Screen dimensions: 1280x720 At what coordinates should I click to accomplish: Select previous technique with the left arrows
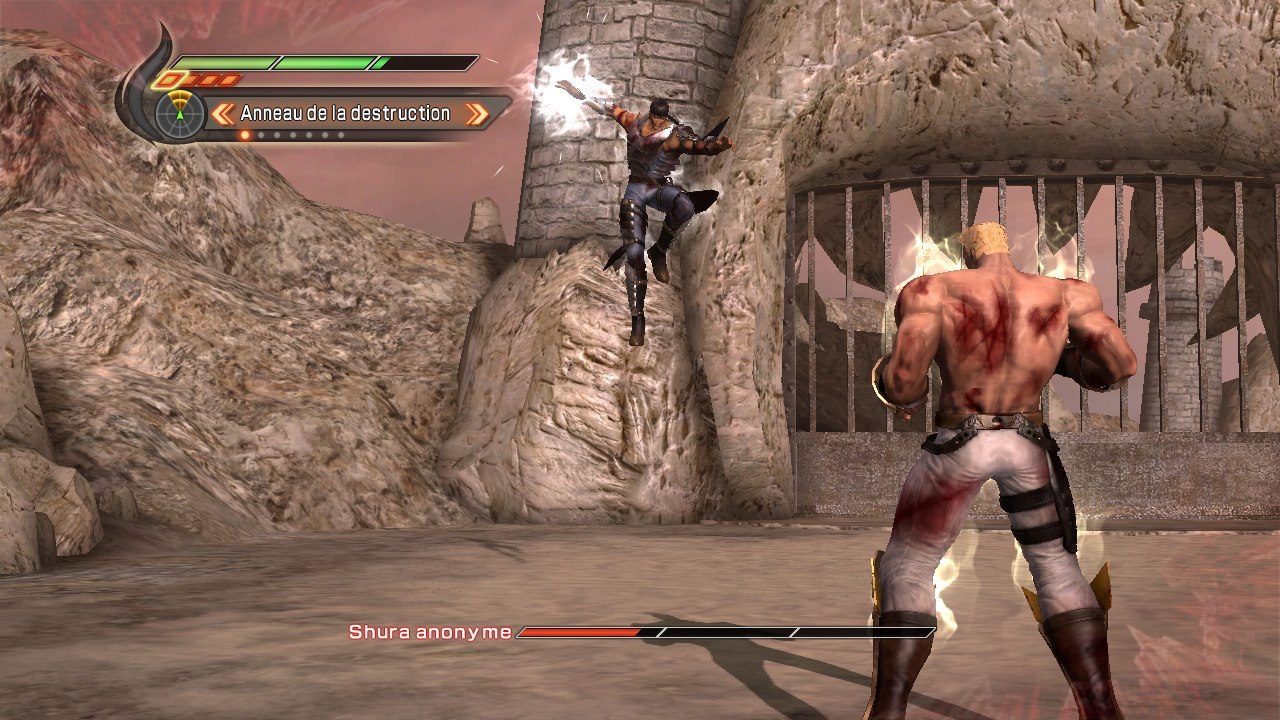point(225,114)
